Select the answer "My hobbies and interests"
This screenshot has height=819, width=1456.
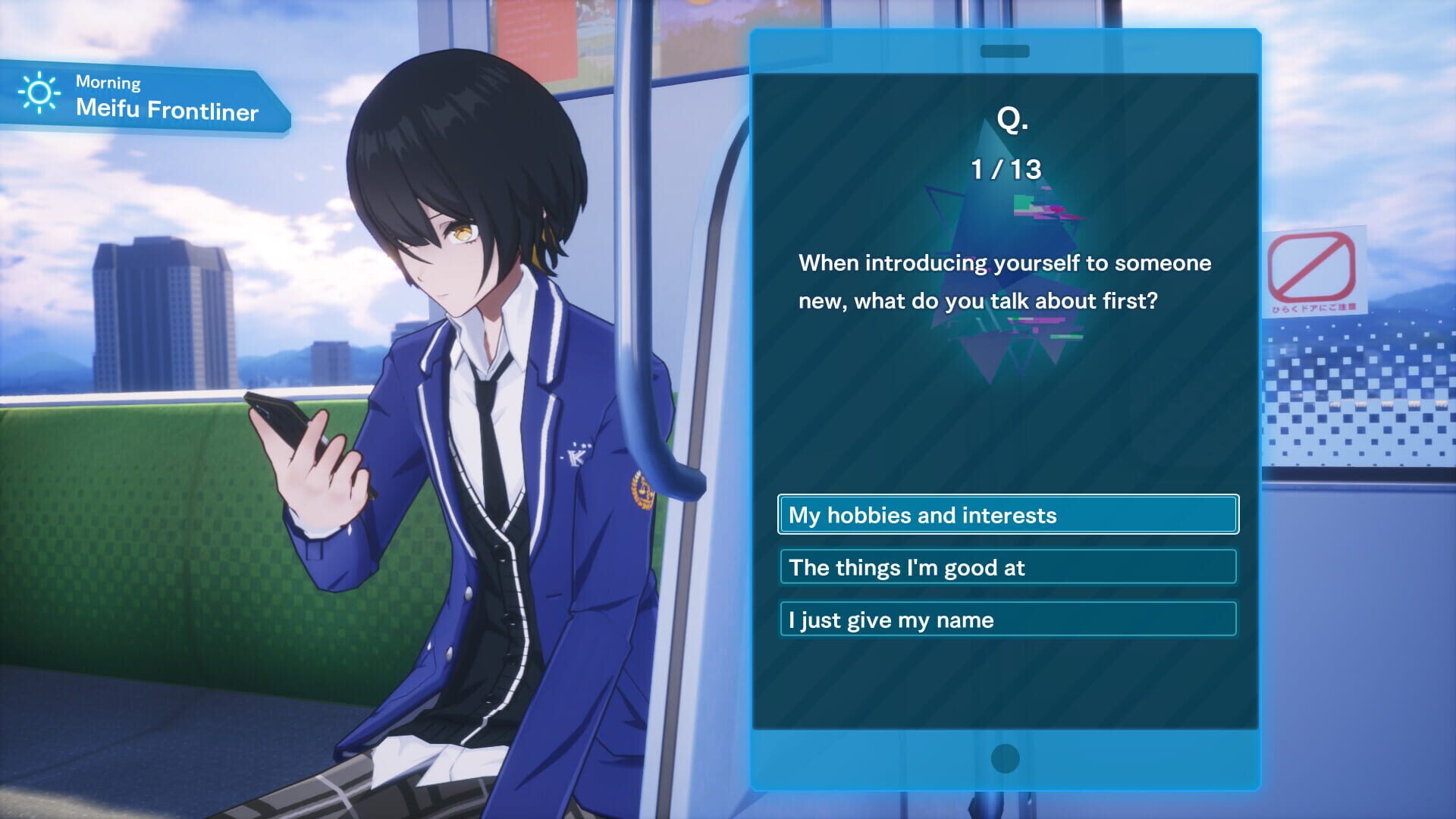[x=1006, y=514]
